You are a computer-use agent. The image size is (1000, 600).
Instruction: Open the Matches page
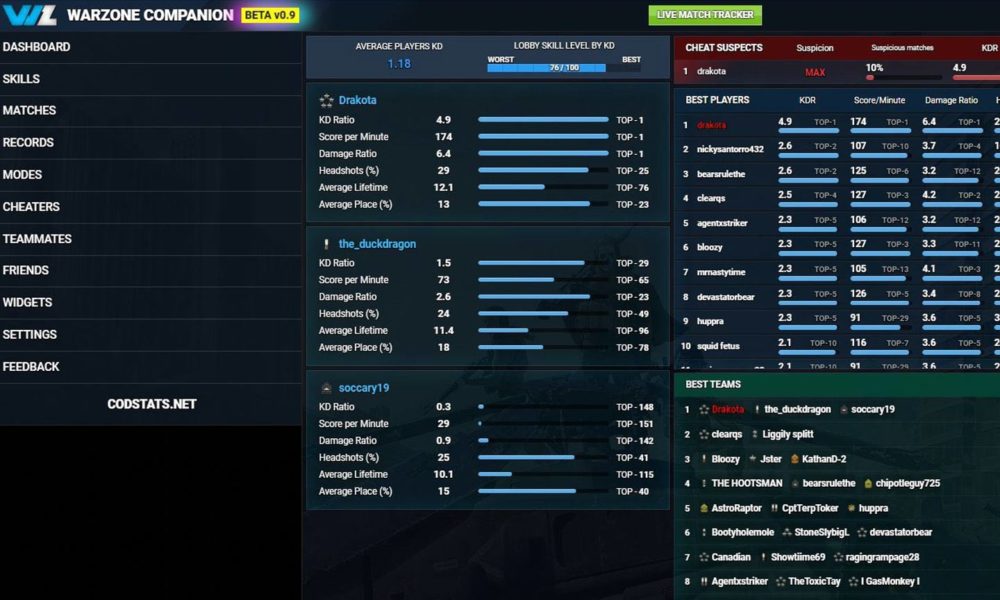click(x=29, y=111)
